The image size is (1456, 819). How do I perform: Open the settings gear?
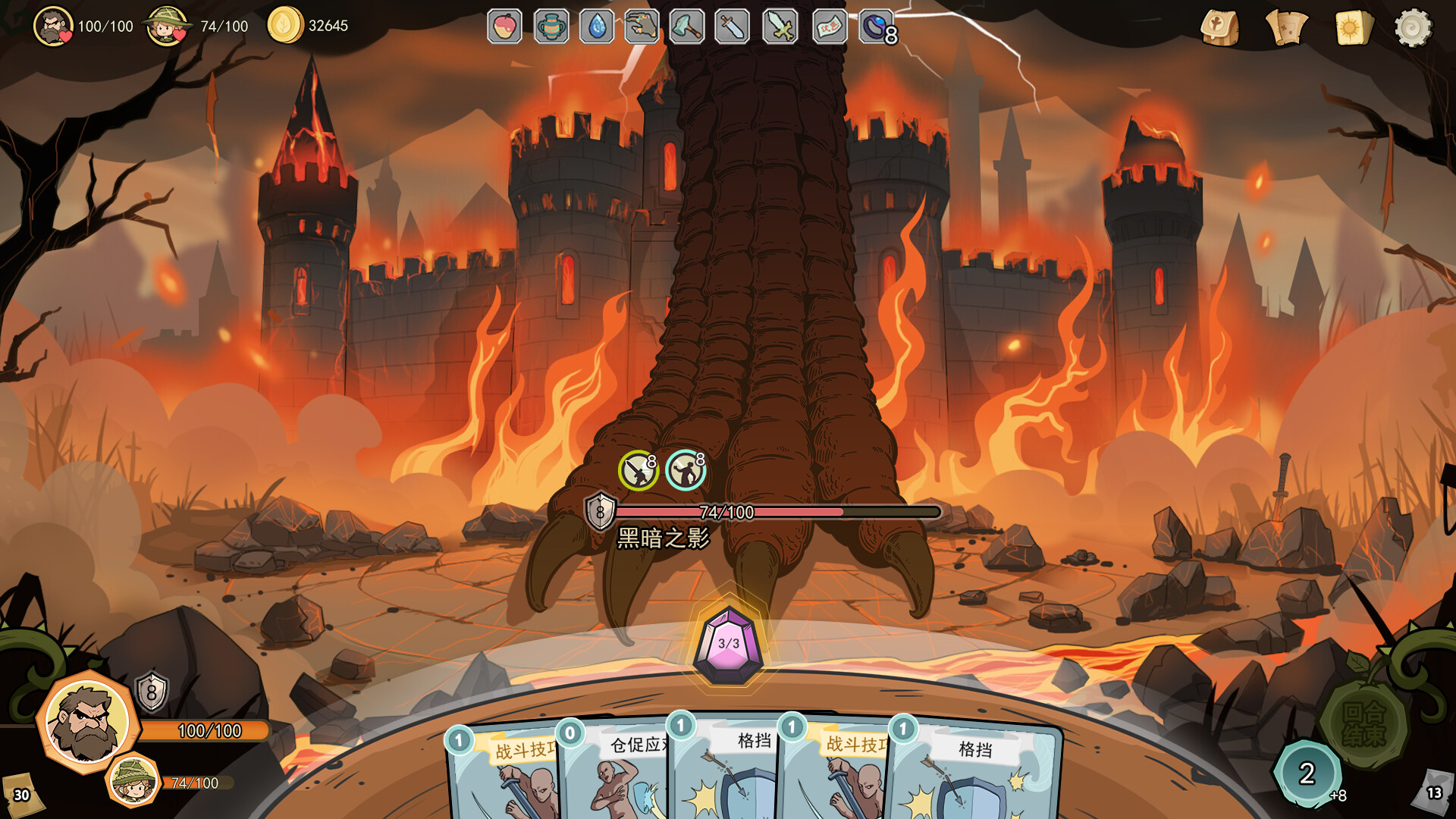(1413, 28)
